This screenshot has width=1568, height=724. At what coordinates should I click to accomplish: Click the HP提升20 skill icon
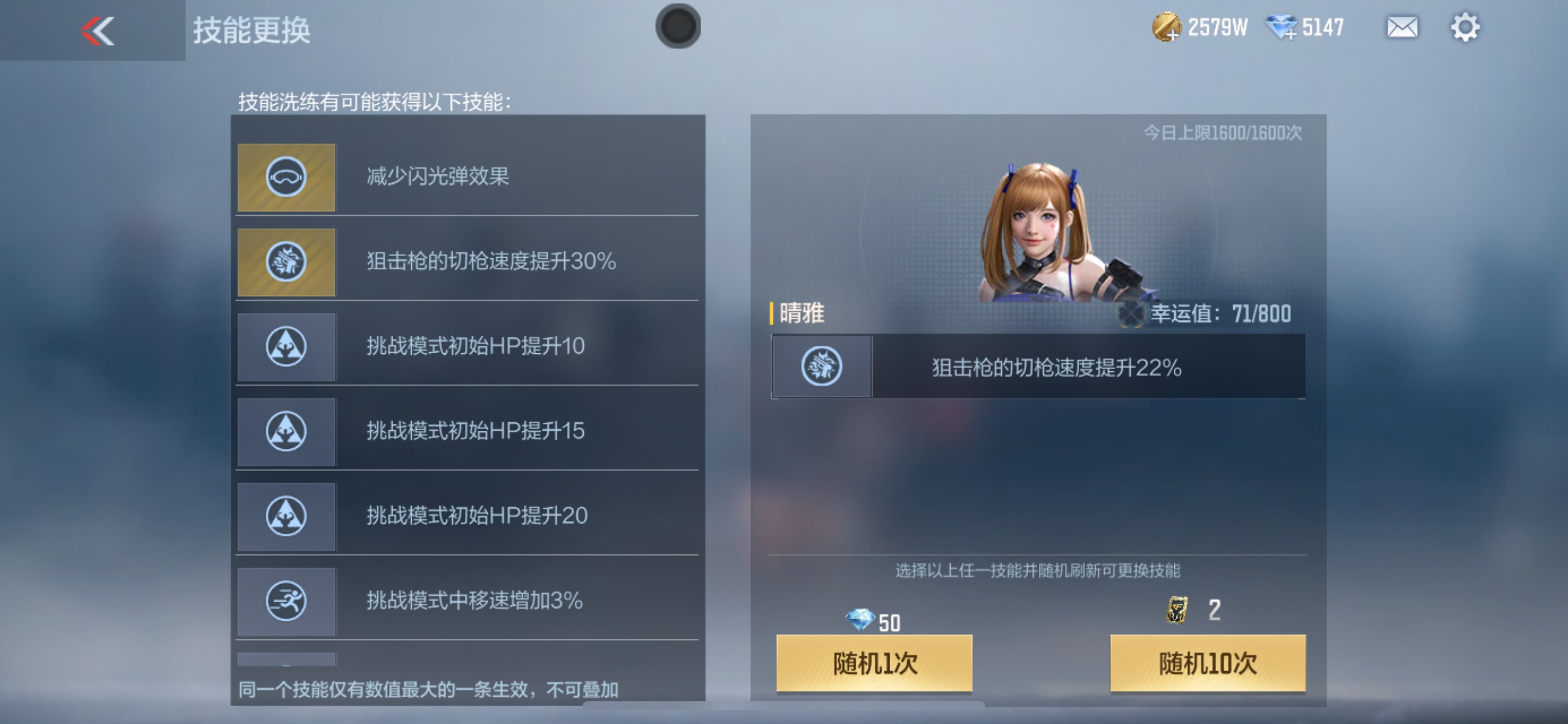[286, 516]
